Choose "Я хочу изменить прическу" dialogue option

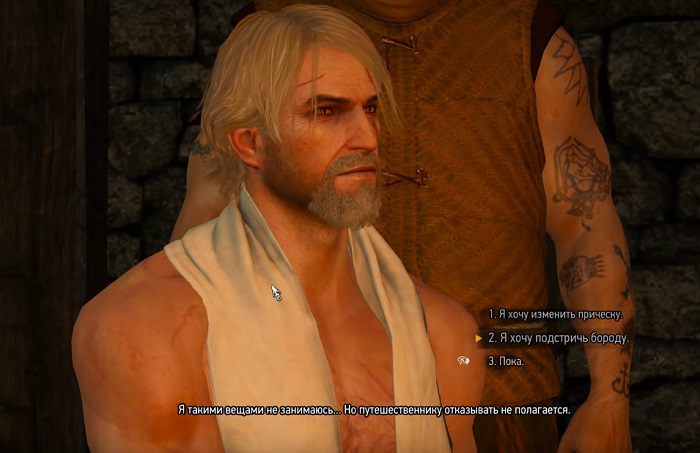(556, 315)
